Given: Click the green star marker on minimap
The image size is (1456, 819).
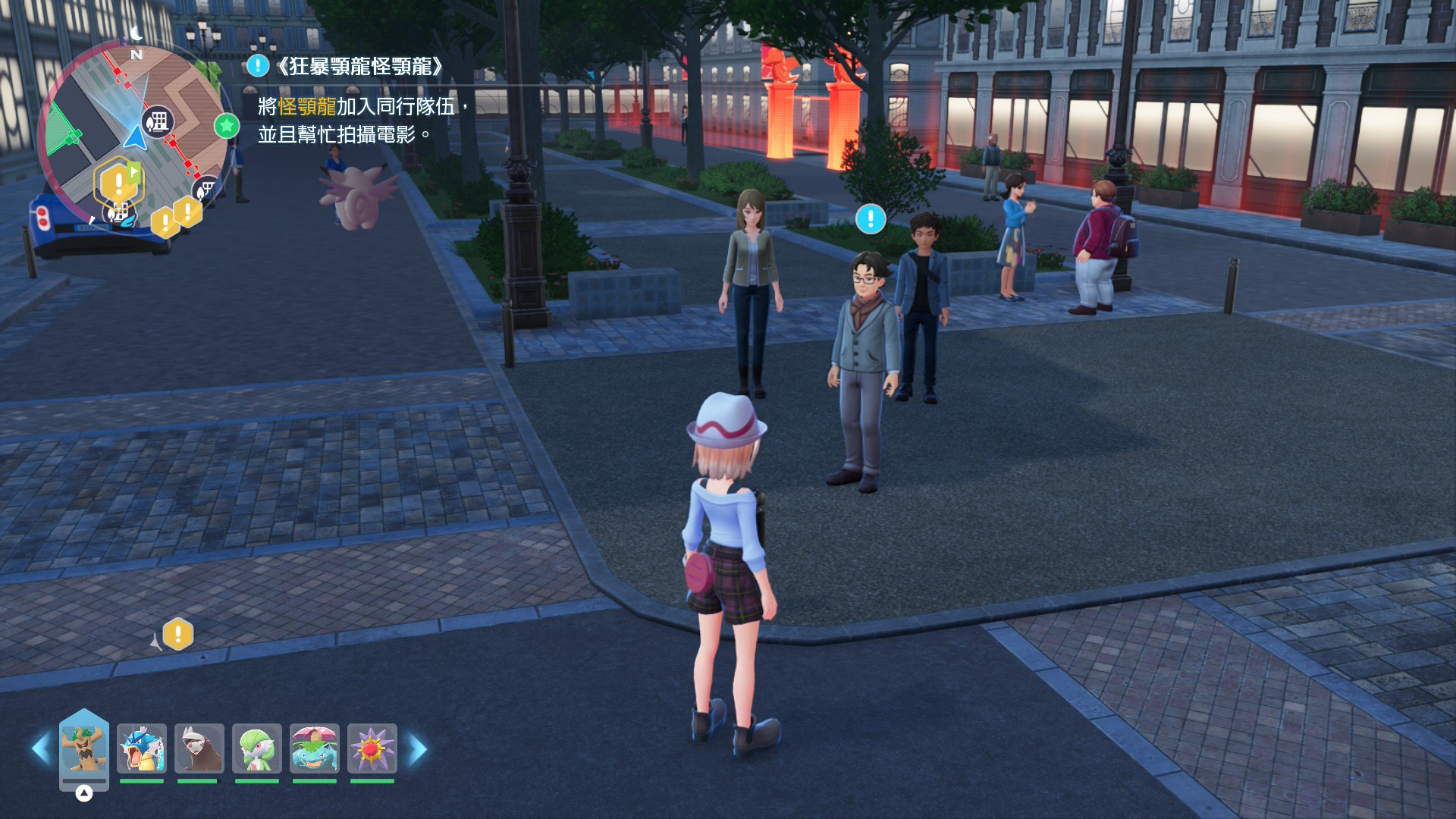Looking at the screenshot, I should pos(227,125).
